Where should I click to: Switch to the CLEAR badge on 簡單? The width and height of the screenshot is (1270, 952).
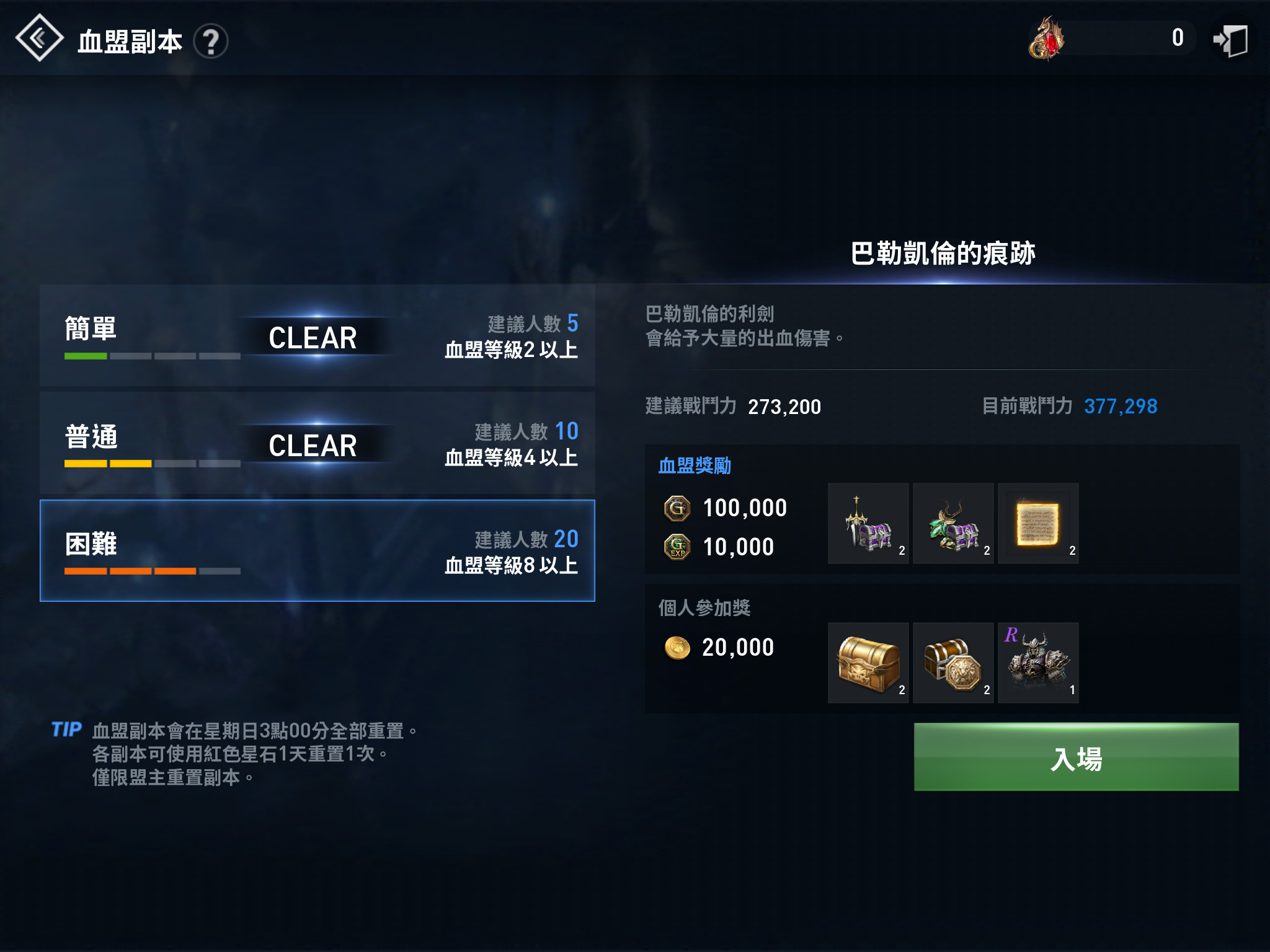(x=312, y=339)
